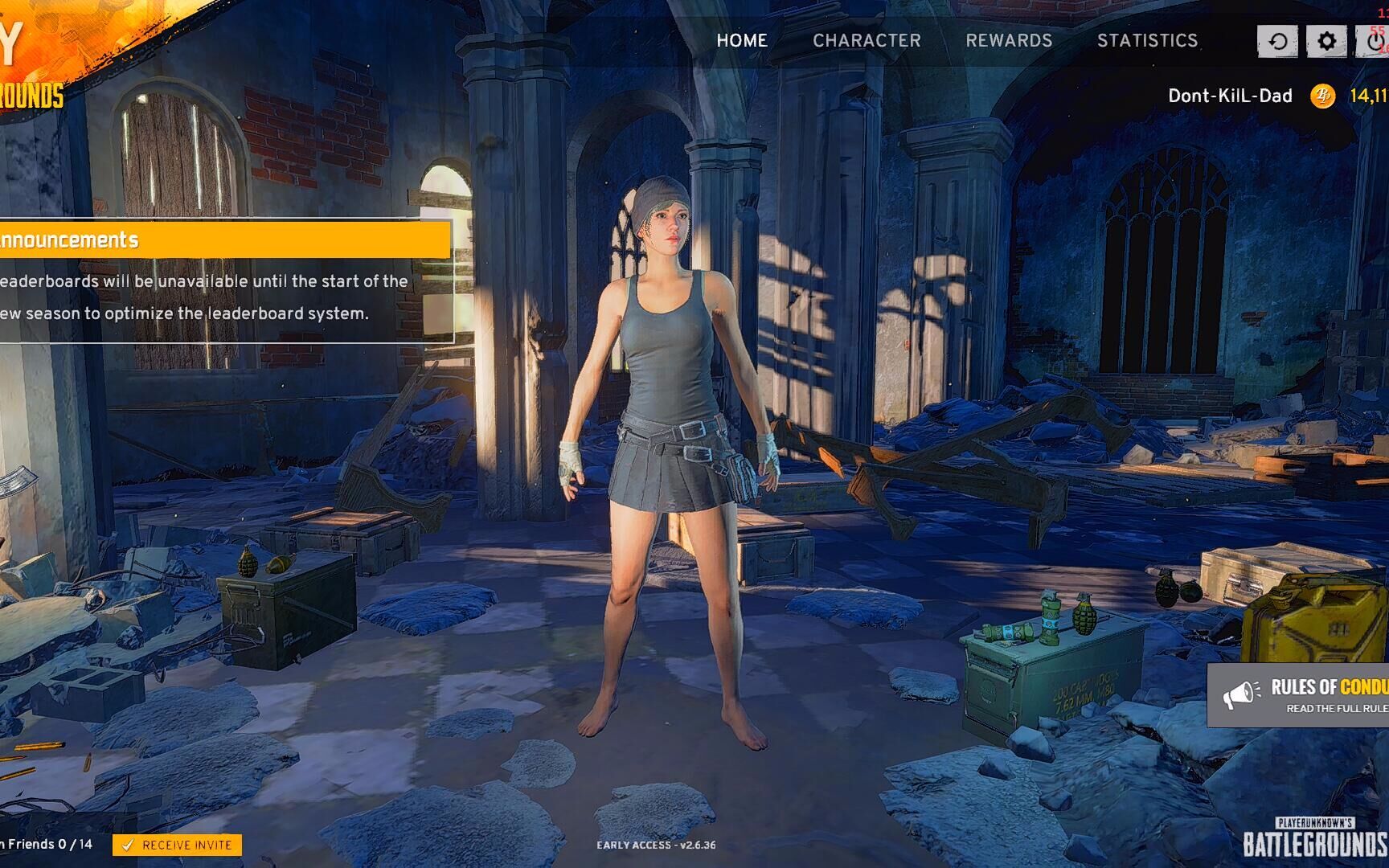Click the gold BP coin icon

(1322, 96)
